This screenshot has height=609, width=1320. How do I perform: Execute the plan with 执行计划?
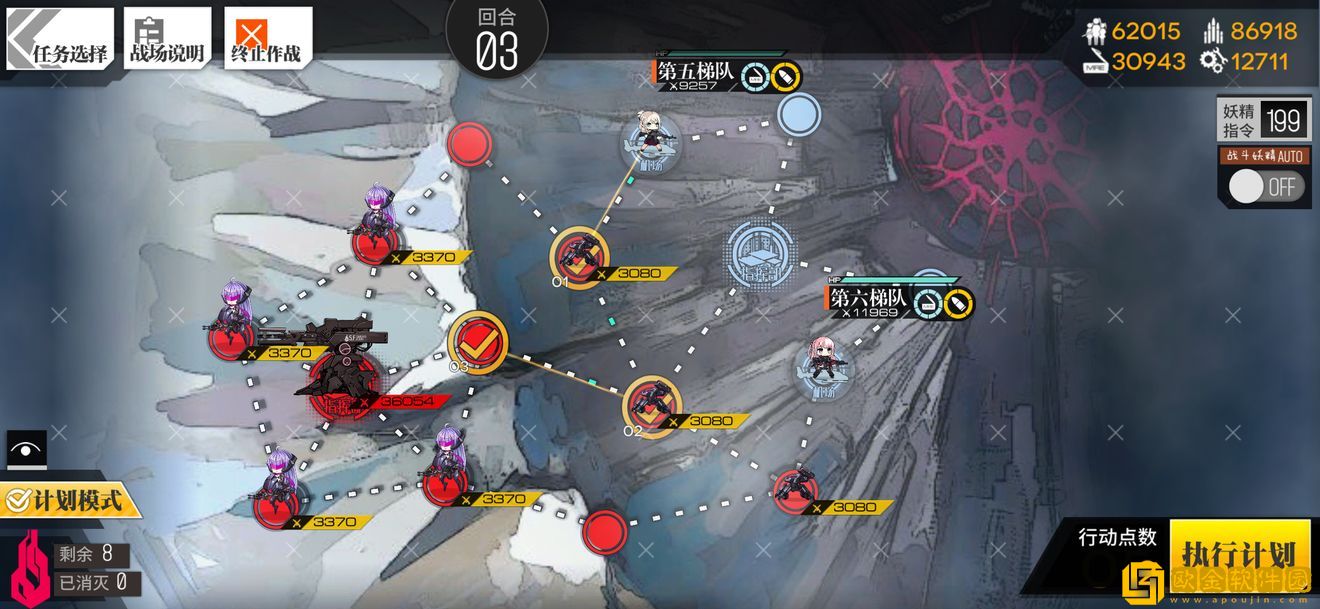coord(1239,553)
